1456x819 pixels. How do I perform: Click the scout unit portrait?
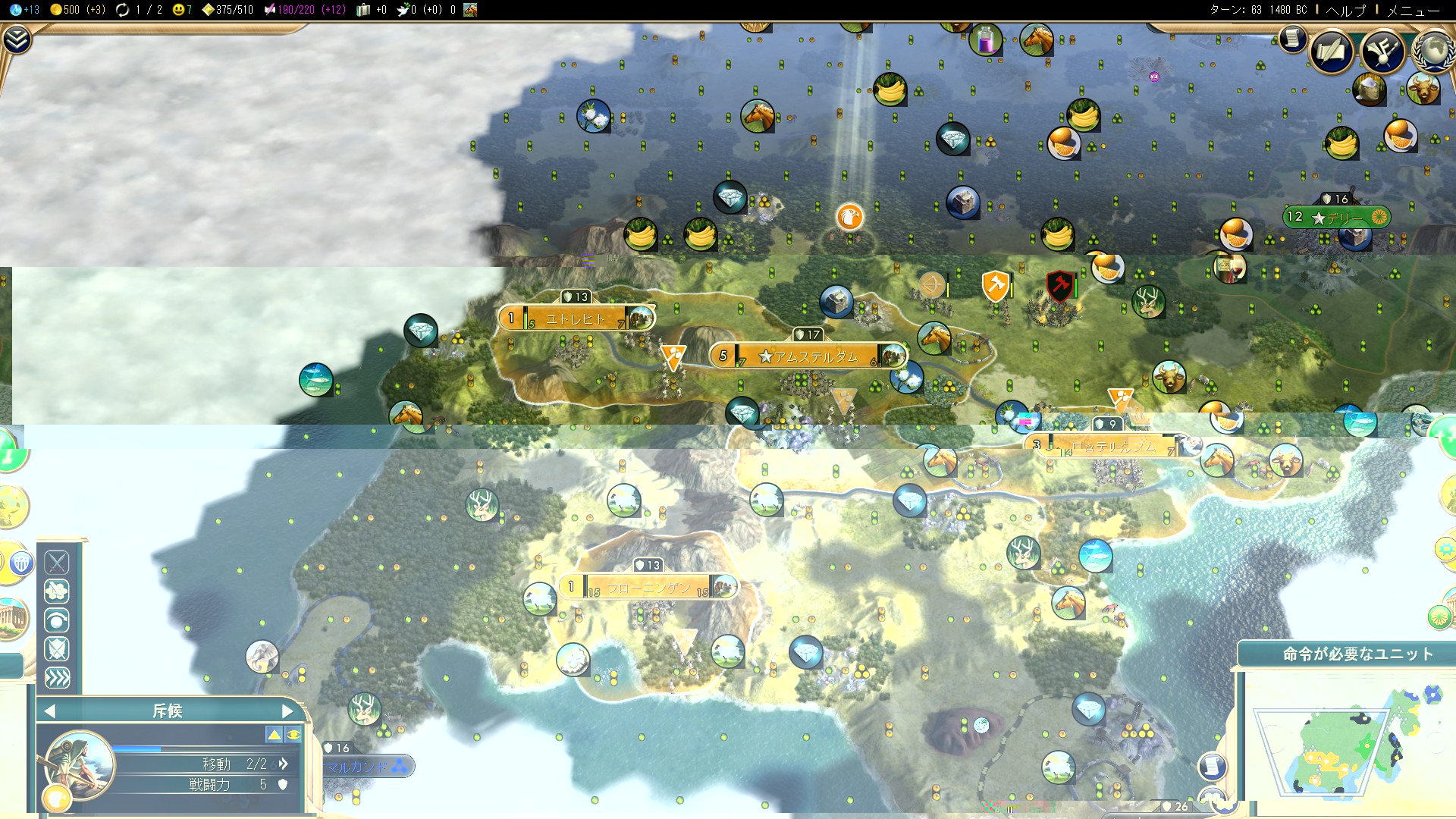coord(80,764)
